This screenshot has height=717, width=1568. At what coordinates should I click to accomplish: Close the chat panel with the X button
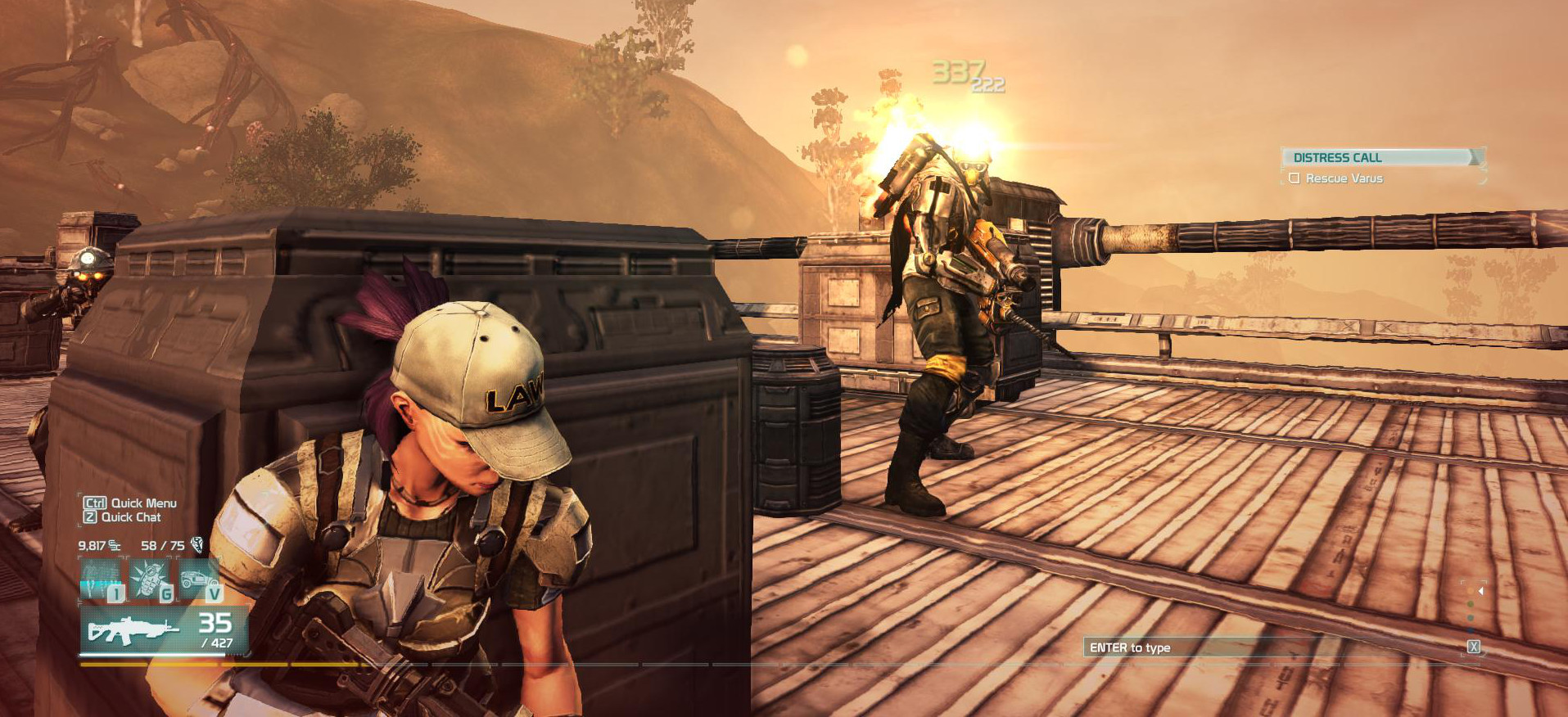pos(1473,647)
